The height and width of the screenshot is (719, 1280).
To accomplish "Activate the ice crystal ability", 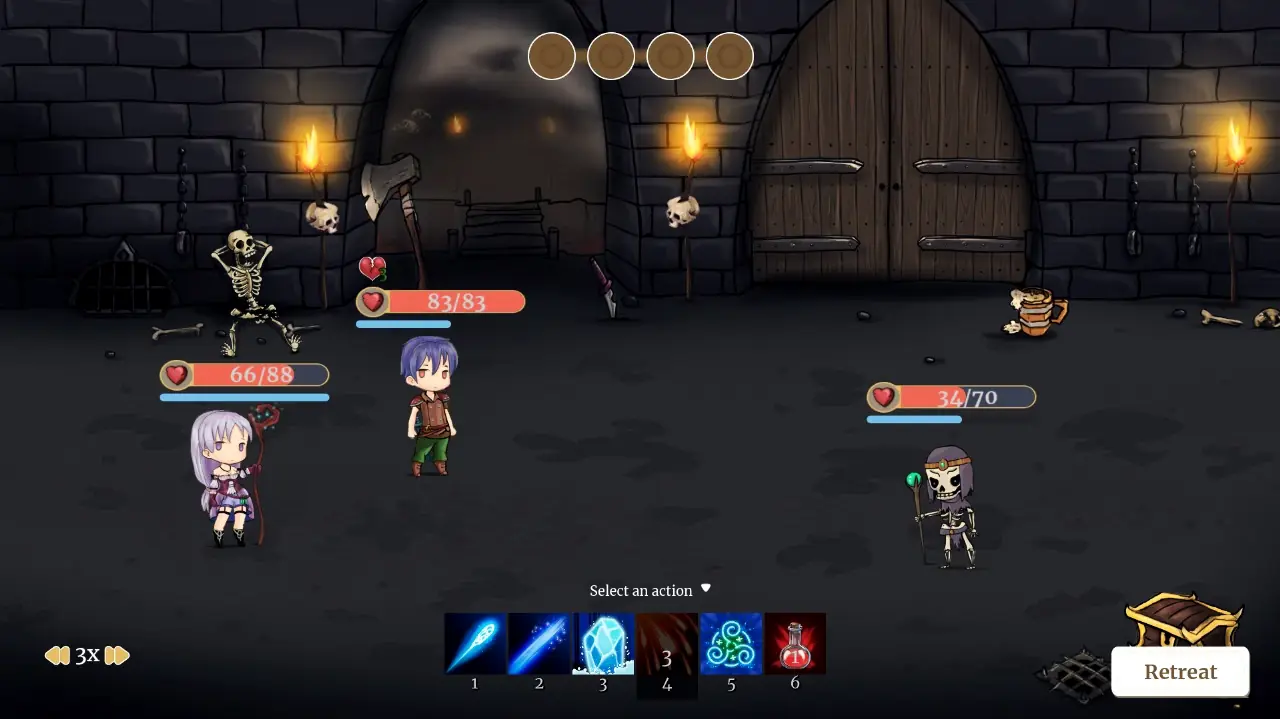I will click(x=603, y=644).
